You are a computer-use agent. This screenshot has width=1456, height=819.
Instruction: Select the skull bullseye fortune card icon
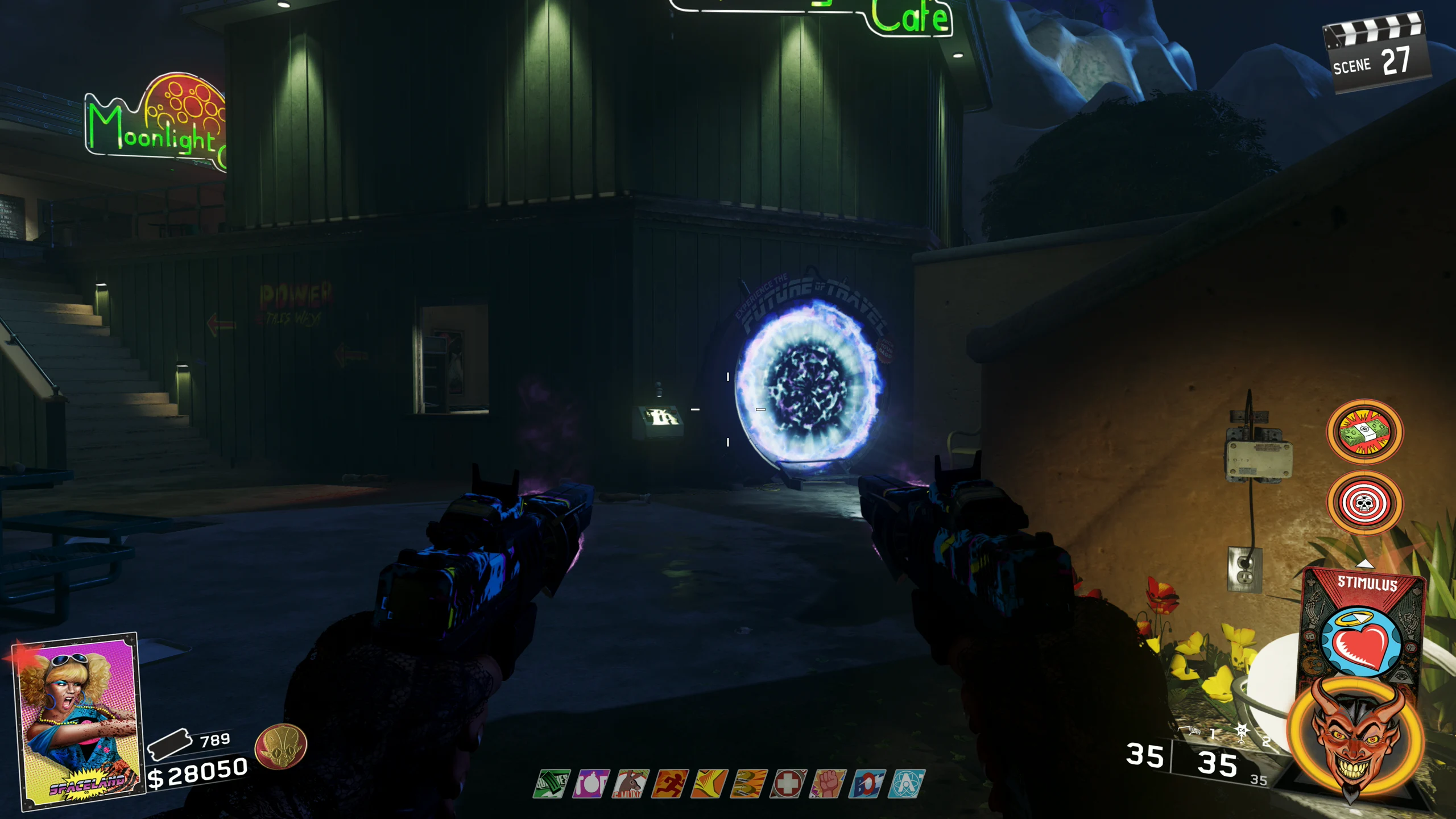pyautogui.click(x=1364, y=503)
